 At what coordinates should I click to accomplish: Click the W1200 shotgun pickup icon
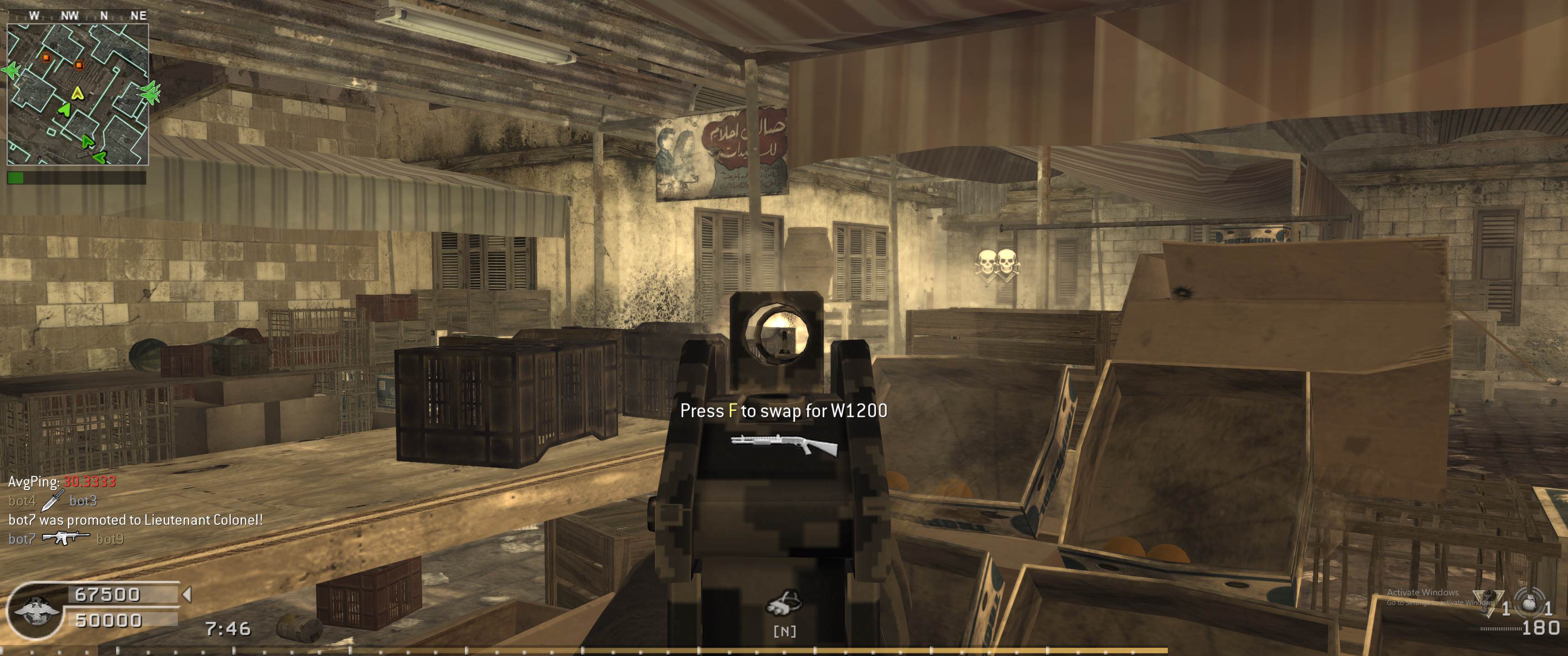pyautogui.click(x=784, y=446)
